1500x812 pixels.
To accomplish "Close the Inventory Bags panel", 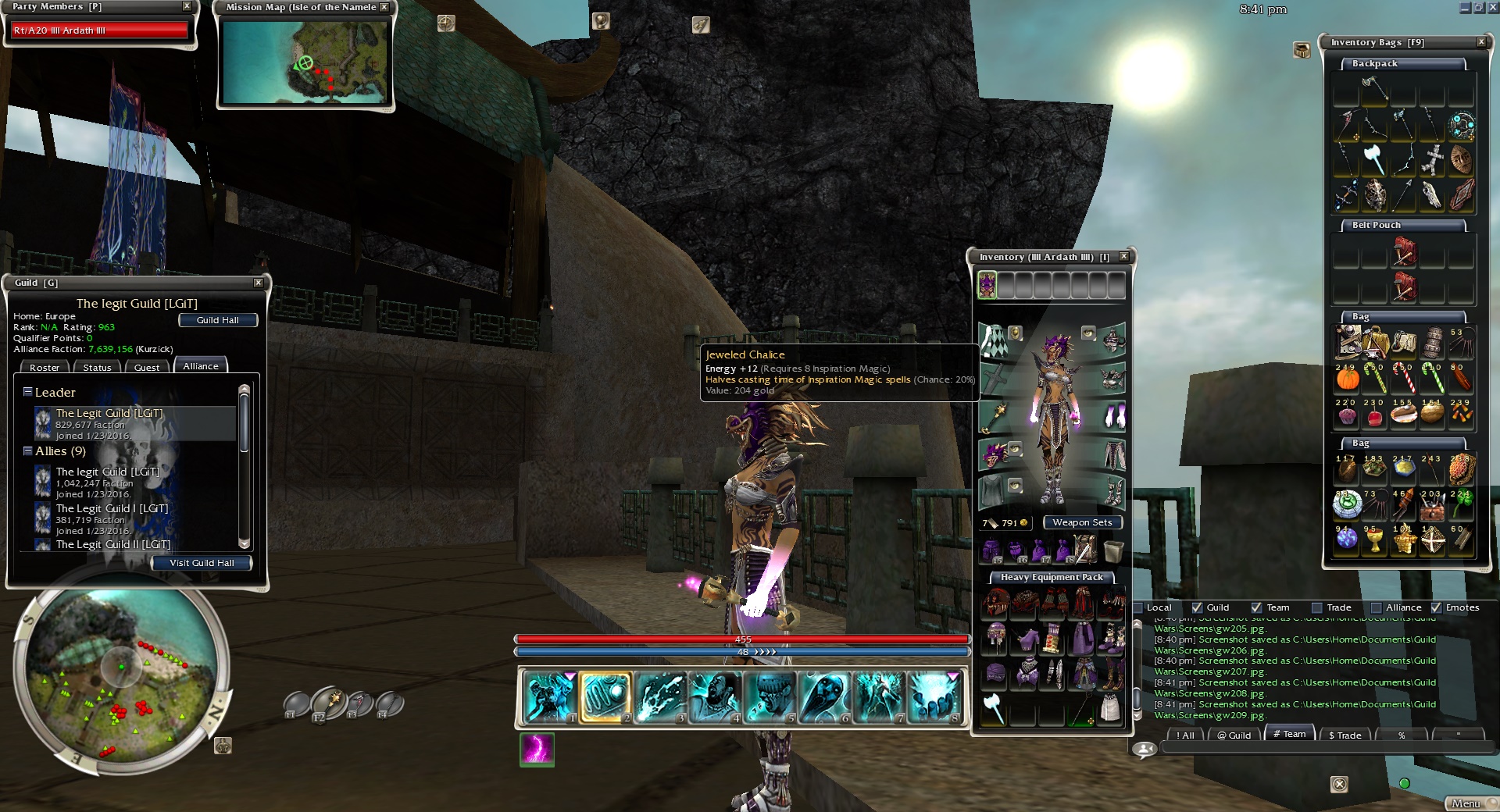I will click(1481, 42).
